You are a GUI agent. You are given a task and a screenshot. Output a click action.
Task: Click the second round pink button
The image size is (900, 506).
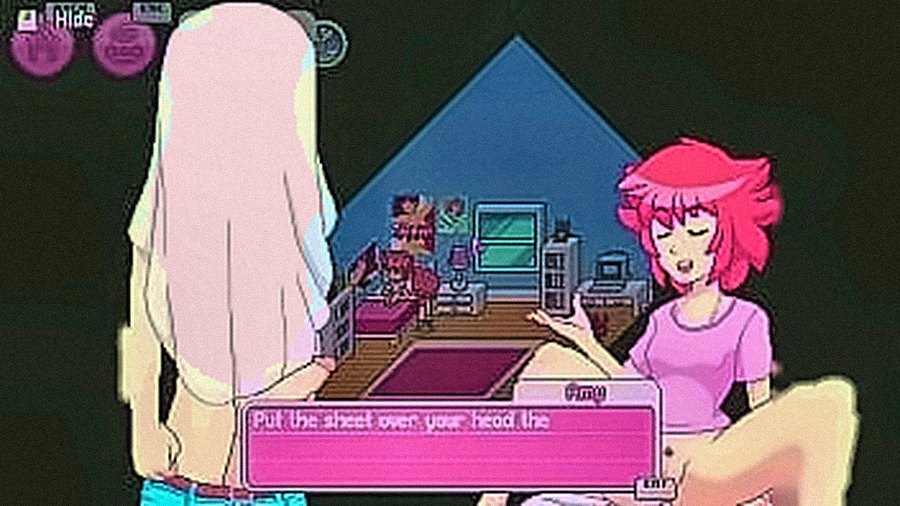(124, 47)
